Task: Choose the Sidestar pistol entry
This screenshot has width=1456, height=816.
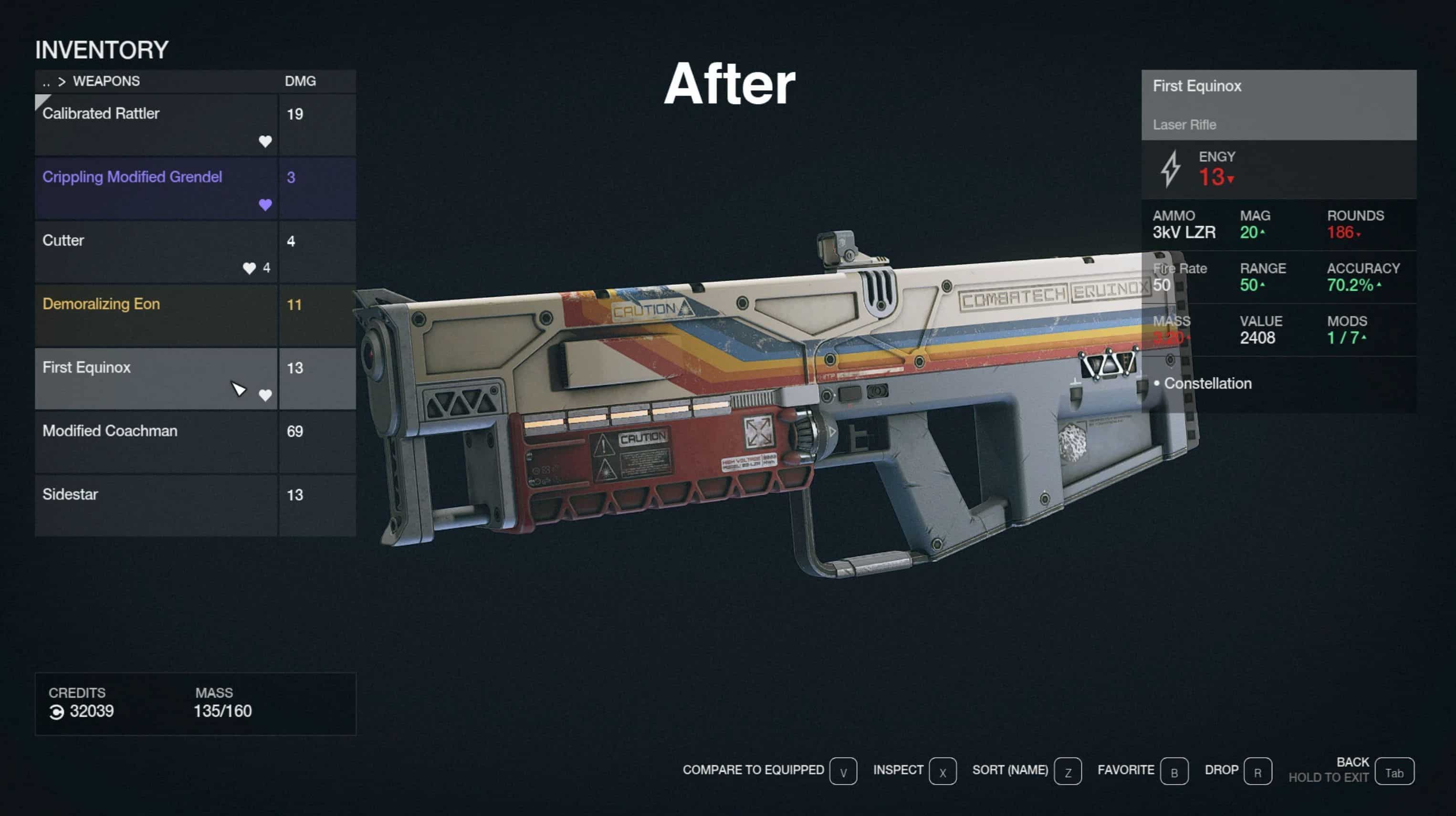Action: tap(157, 505)
